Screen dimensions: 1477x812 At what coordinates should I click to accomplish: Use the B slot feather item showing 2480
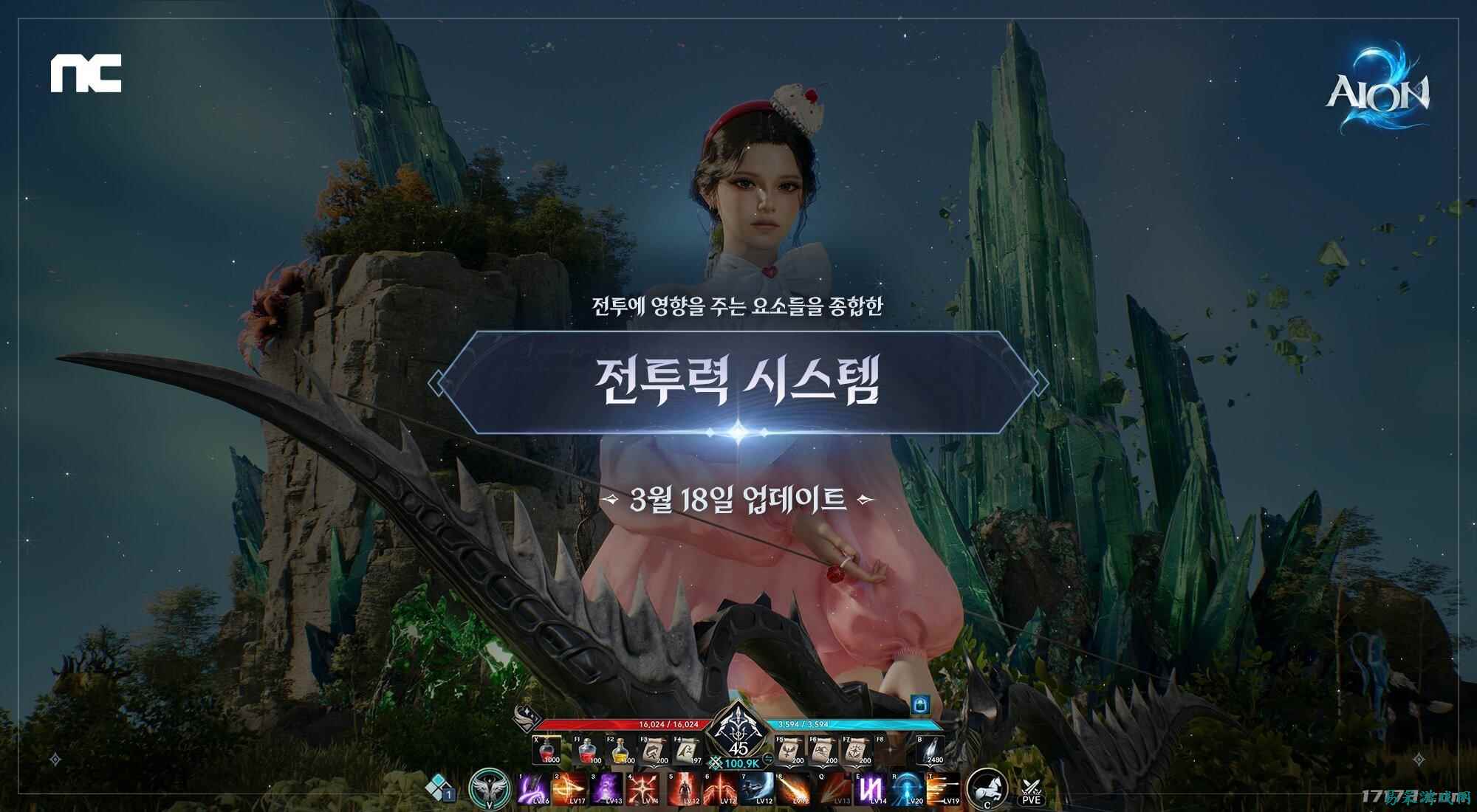coord(931,748)
